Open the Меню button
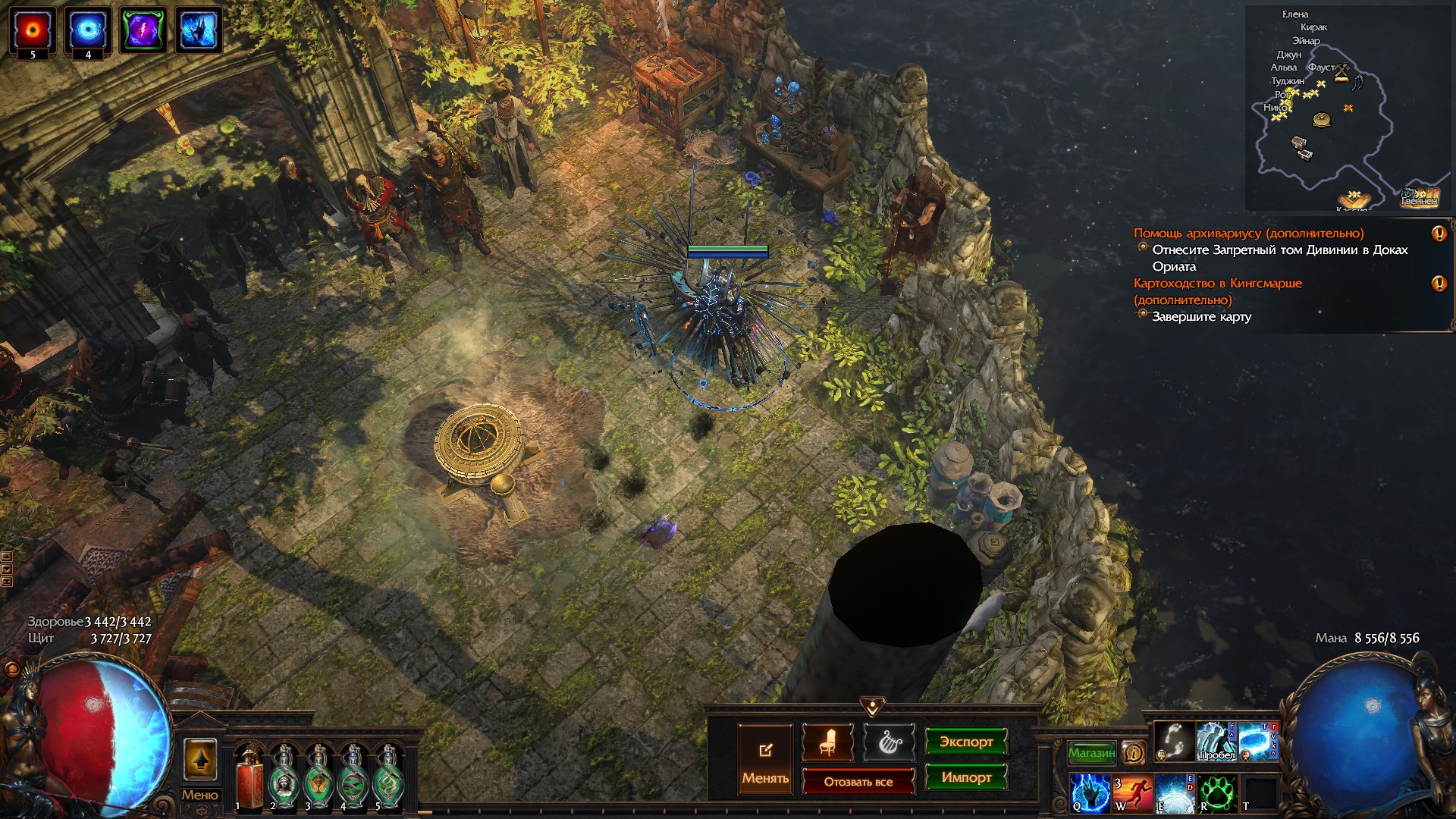This screenshot has width=1456, height=819. click(x=199, y=795)
